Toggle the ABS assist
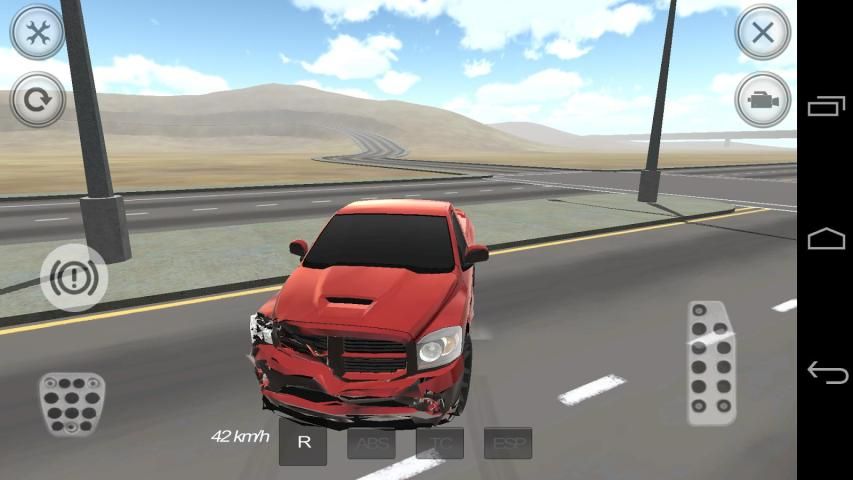Image resolution: width=853 pixels, height=480 pixels. click(x=371, y=443)
